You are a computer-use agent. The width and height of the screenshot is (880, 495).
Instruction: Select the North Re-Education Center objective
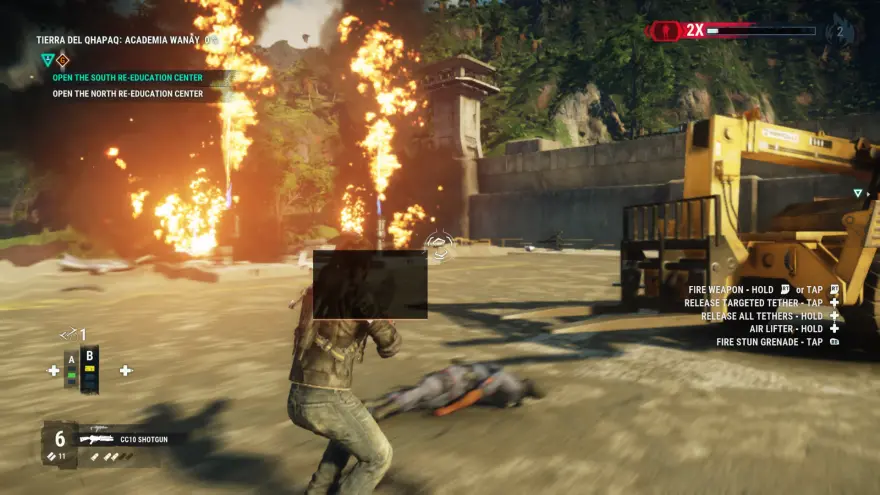(x=127, y=95)
